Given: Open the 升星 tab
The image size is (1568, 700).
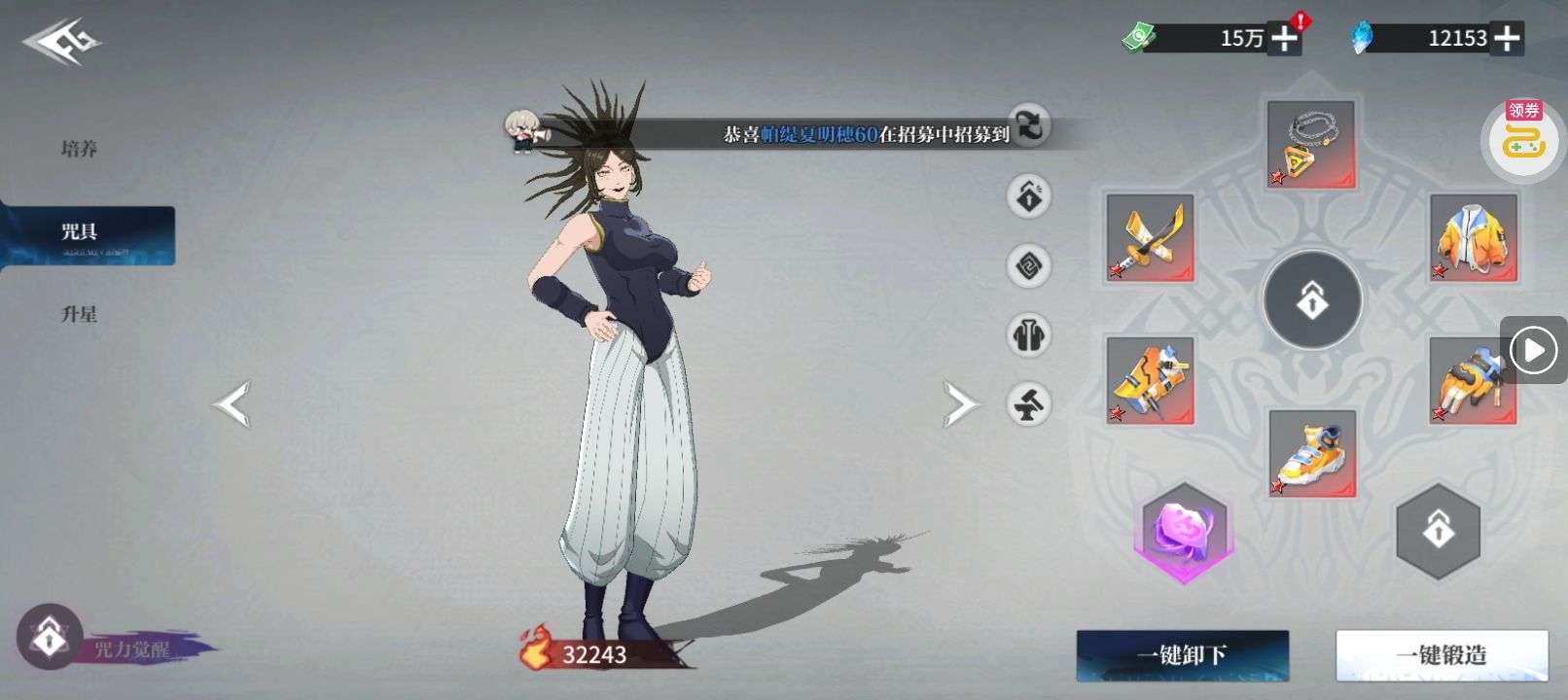Looking at the screenshot, I should click(x=80, y=314).
